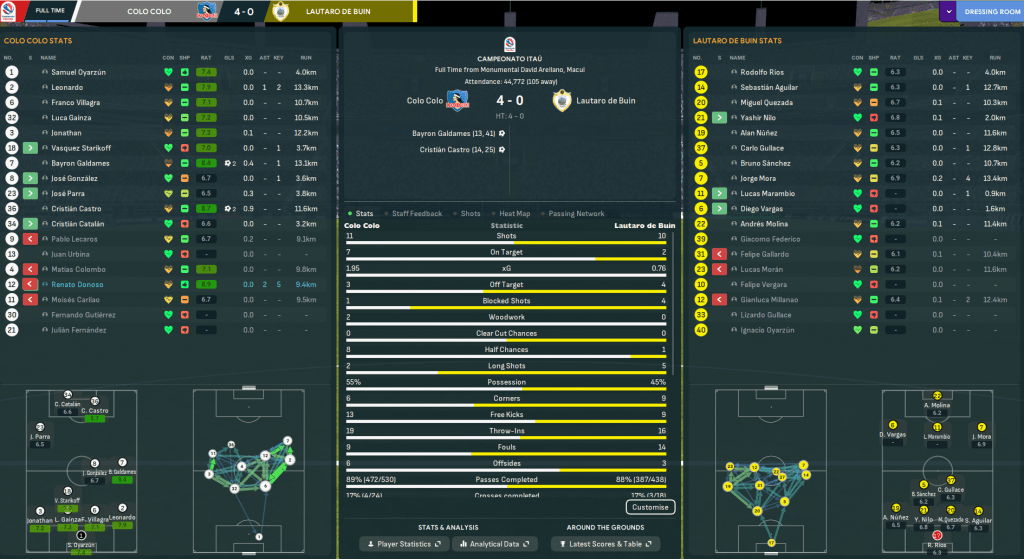Select Bayron Galdames player row
Image resolution: width=1024 pixels, height=559 pixels.
click(80, 163)
